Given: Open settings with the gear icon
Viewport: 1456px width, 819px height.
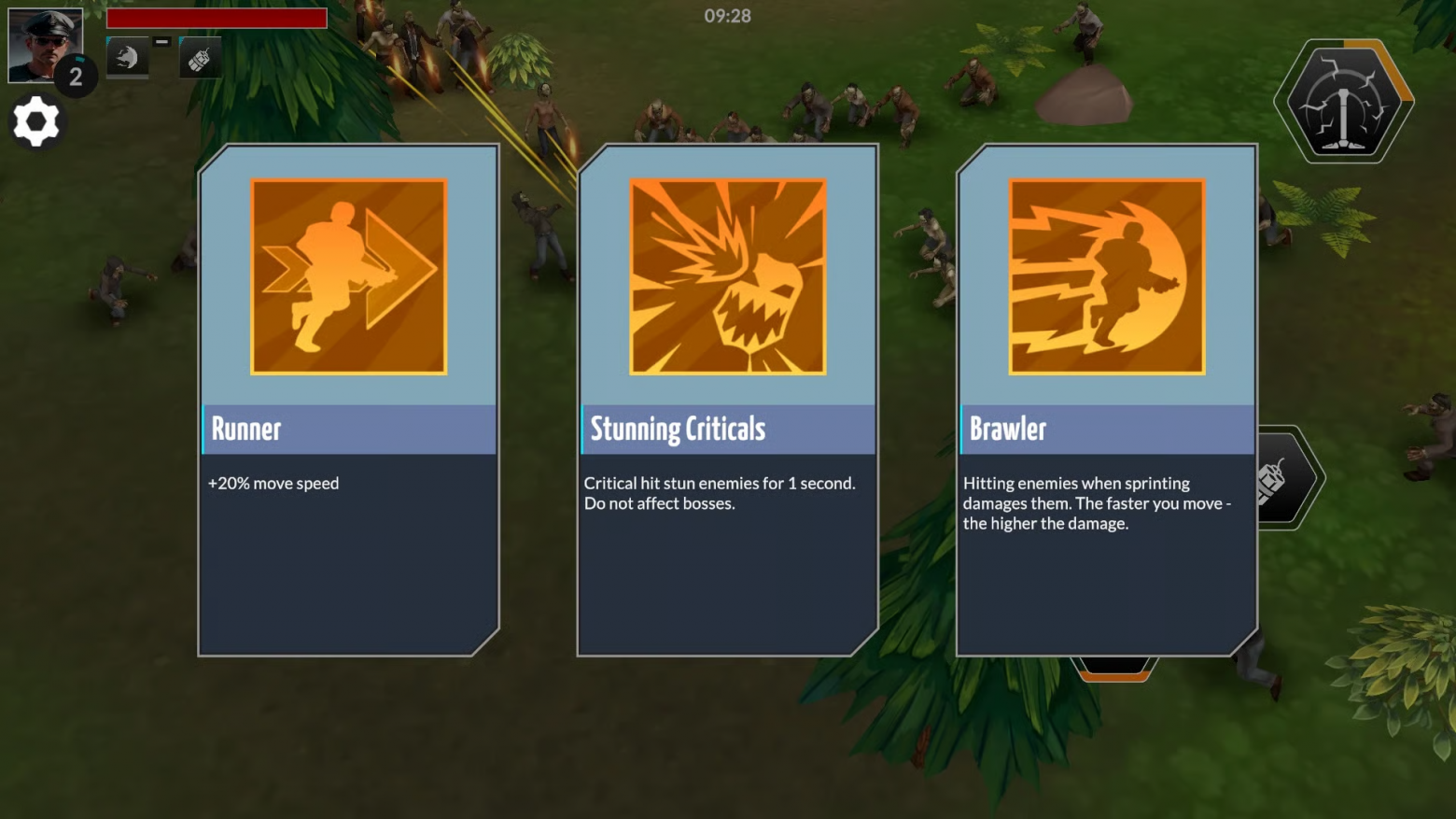Looking at the screenshot, I should 36,122.
